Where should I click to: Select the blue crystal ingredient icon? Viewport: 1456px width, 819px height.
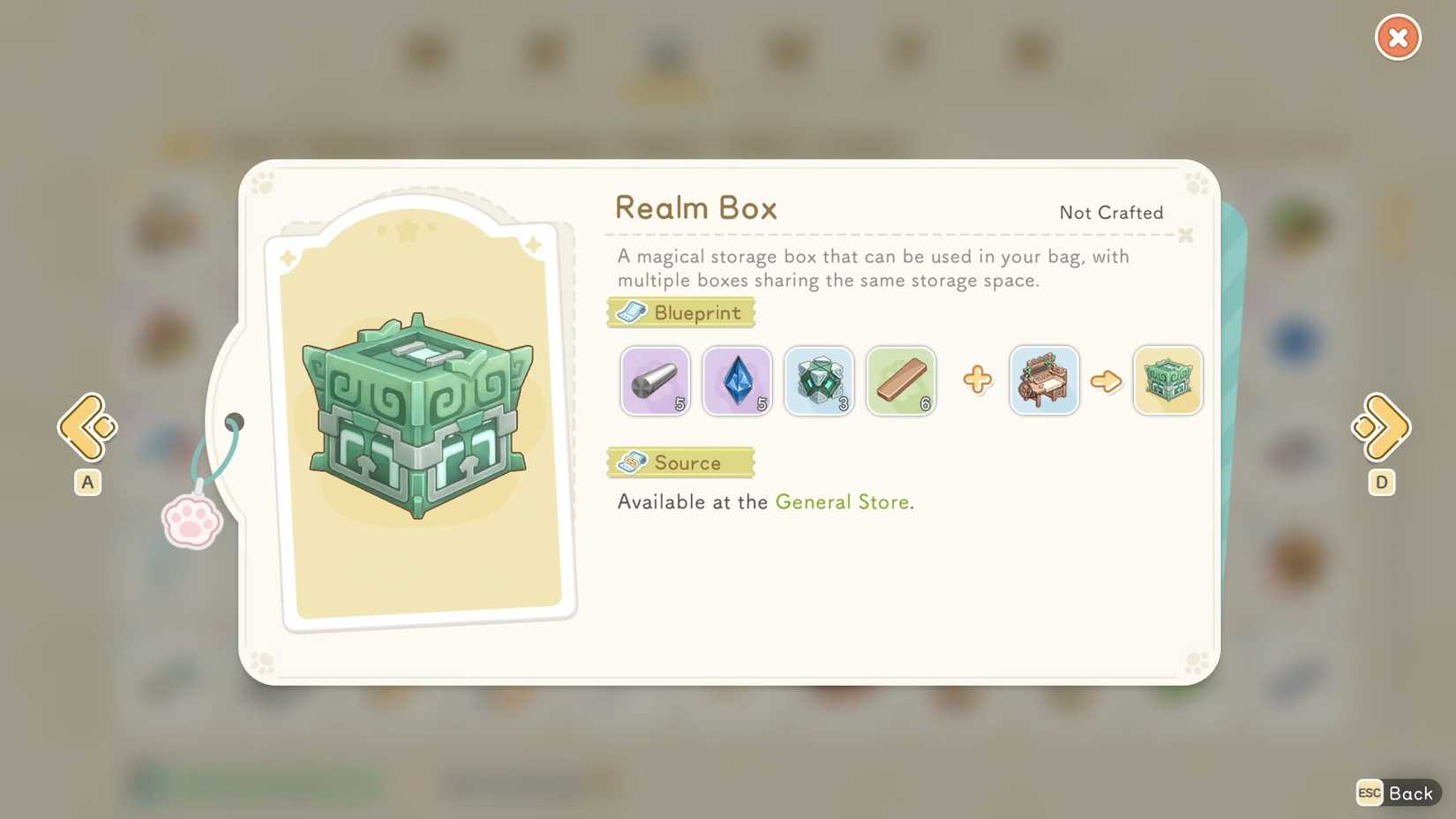point(737,380)
